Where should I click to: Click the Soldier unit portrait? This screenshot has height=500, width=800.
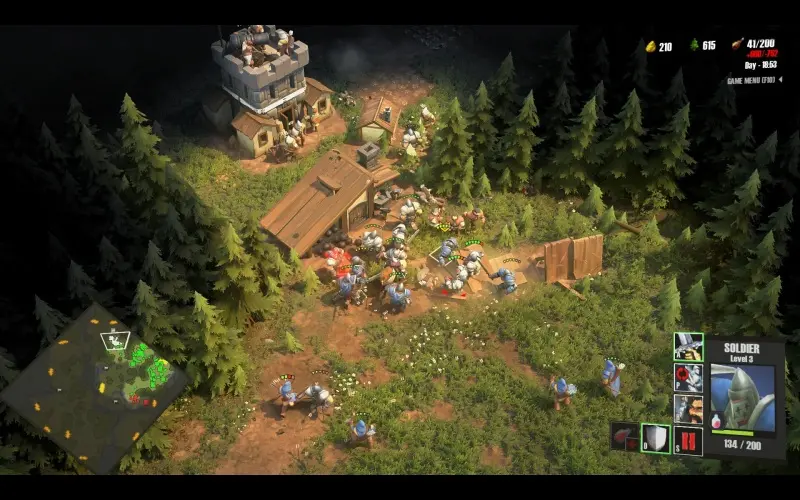click(746, 395)
